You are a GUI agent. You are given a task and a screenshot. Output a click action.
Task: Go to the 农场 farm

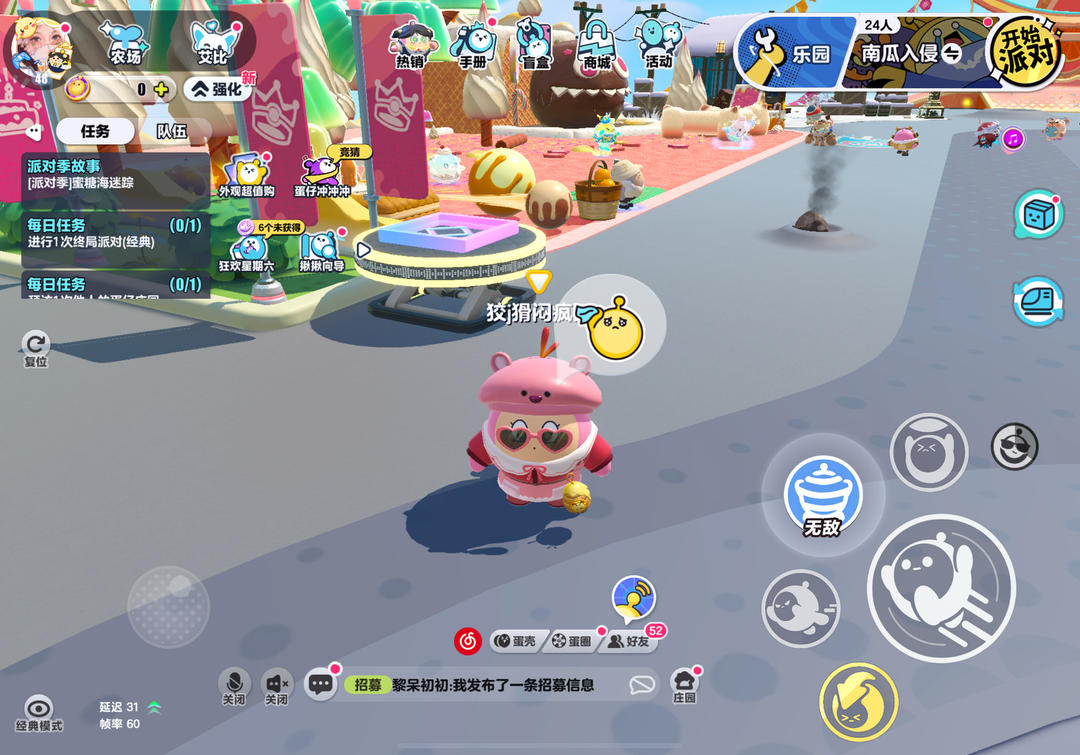(x=126, y=46)
